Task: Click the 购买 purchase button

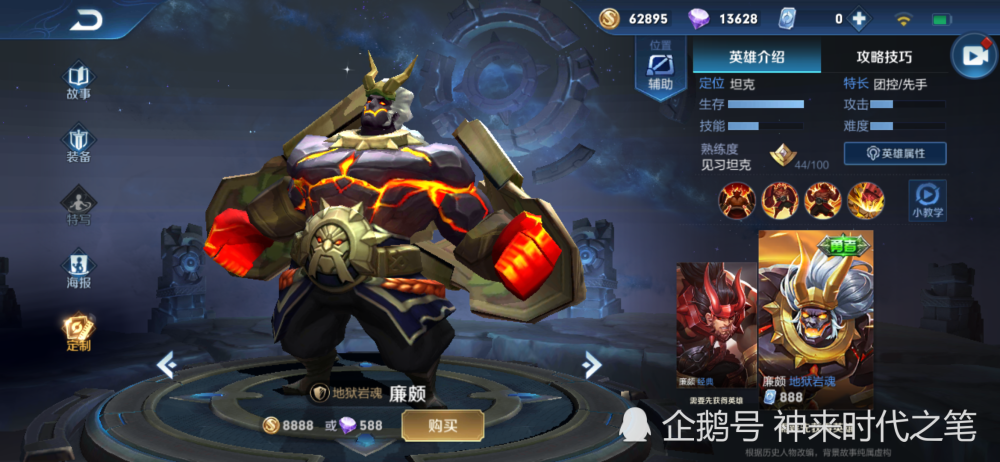Action: [442, 425]
